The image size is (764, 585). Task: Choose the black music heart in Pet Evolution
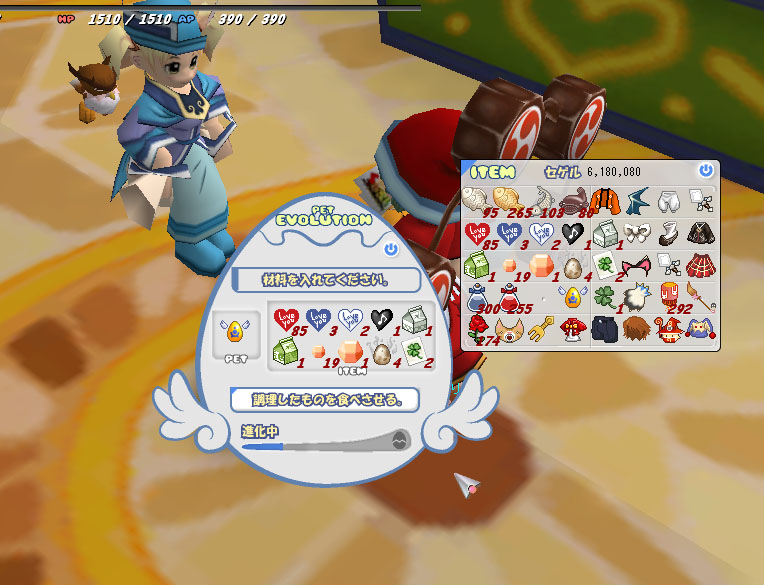[x=380, y=320]
